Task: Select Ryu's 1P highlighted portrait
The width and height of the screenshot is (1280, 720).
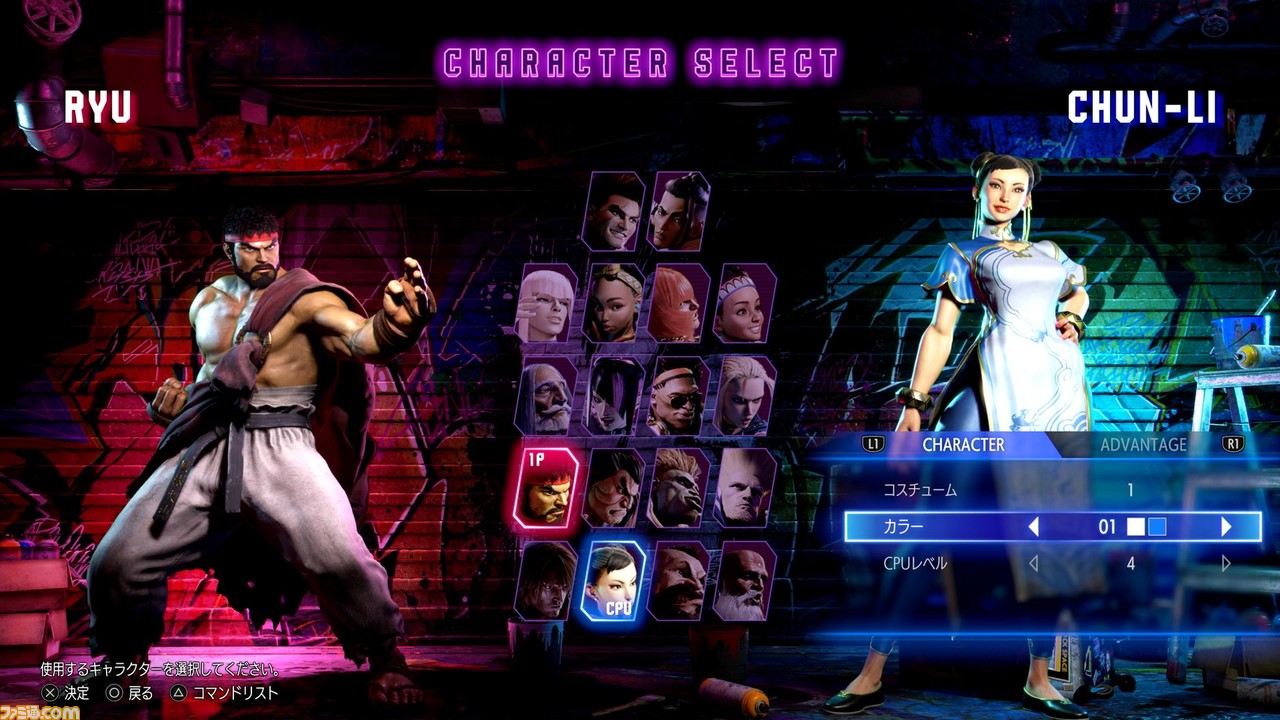Action: pos(546,487)
